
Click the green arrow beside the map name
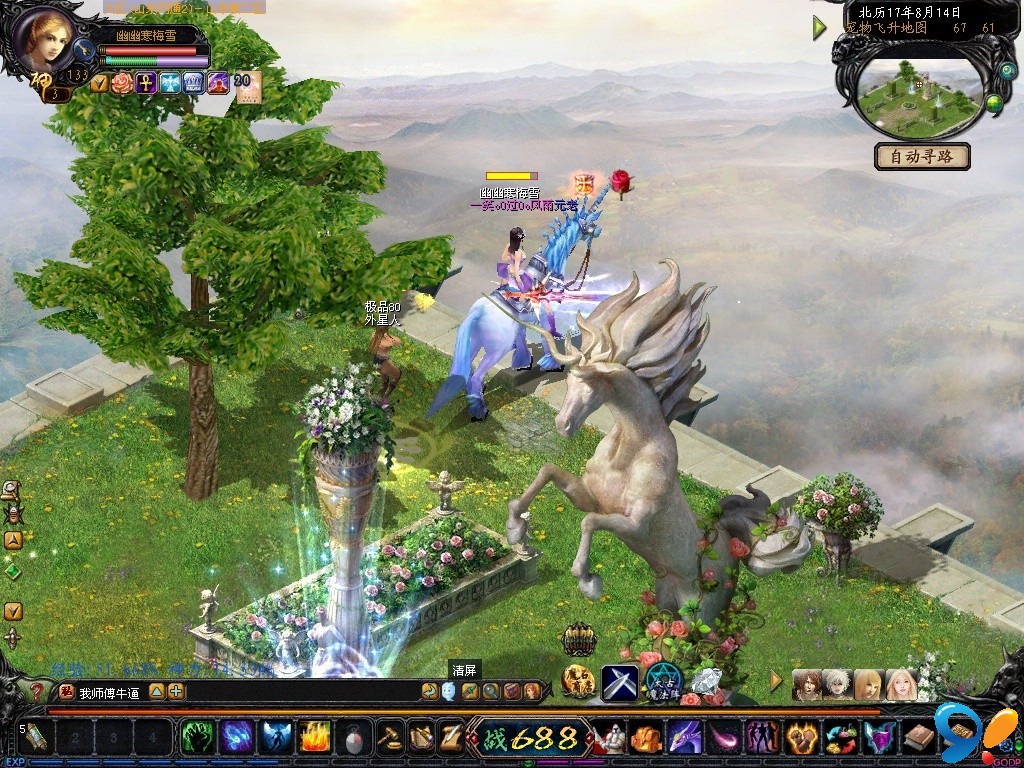[x=820, y=28]
